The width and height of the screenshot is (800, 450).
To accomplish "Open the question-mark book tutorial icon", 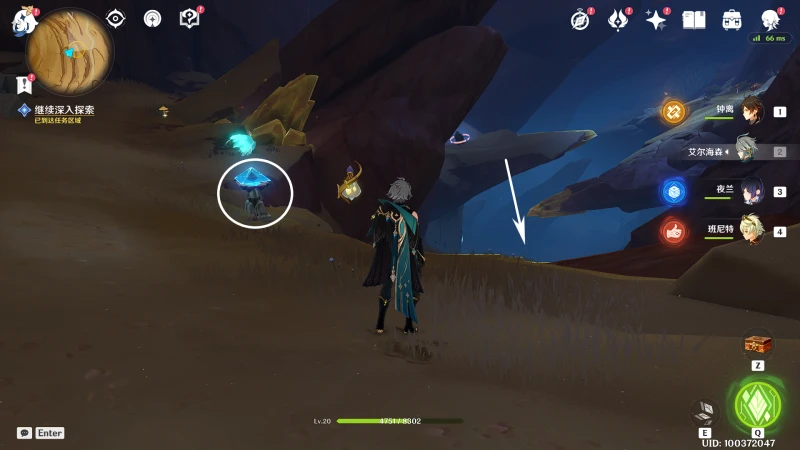I will [189, 18].
